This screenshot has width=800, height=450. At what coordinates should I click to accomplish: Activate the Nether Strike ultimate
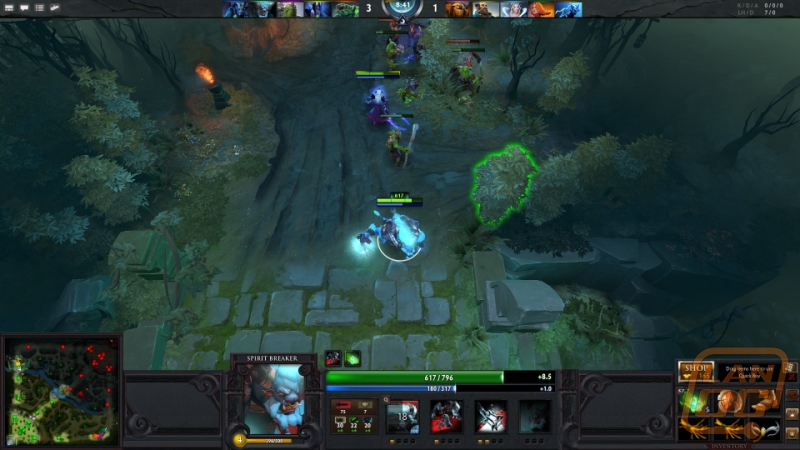coord(534,416)
